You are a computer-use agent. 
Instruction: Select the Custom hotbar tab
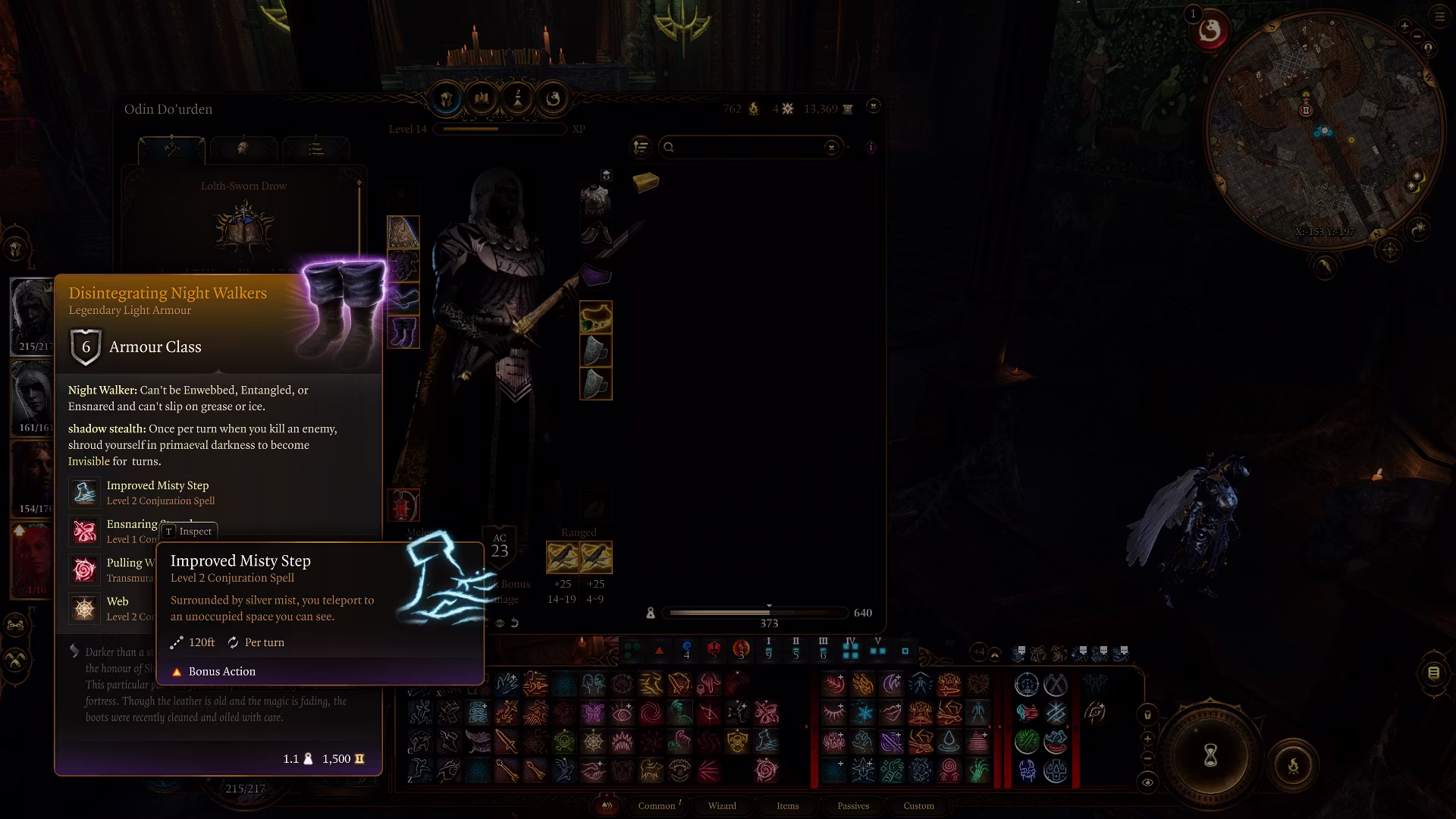click(x=918, y=805)
